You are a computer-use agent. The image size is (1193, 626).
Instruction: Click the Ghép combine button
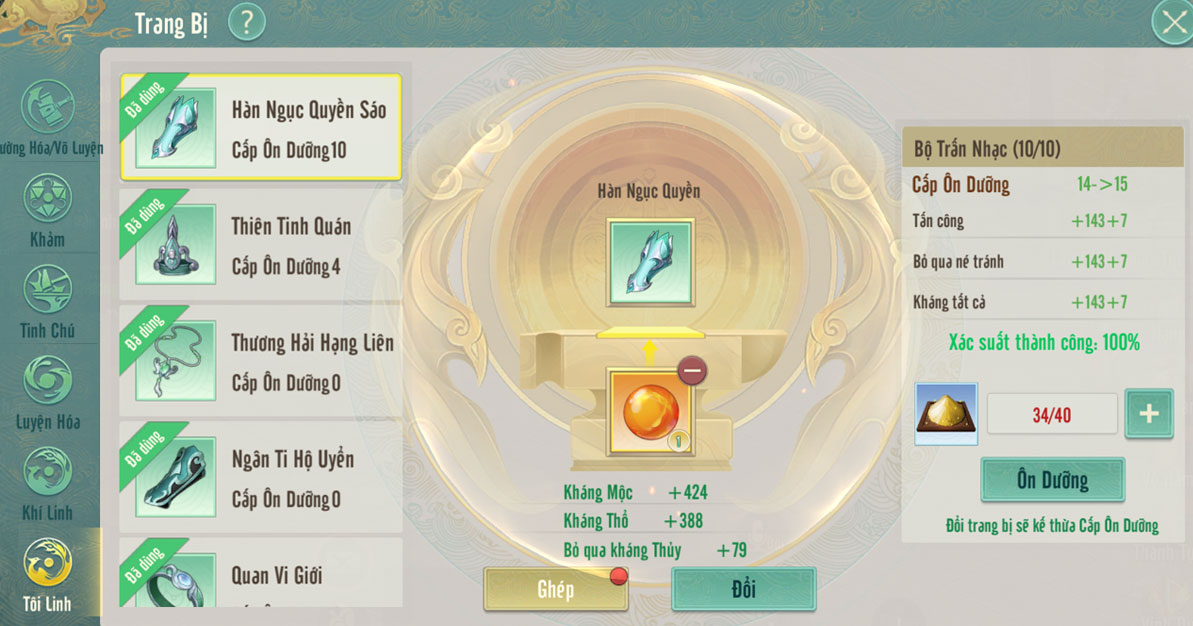coord(555,589)
